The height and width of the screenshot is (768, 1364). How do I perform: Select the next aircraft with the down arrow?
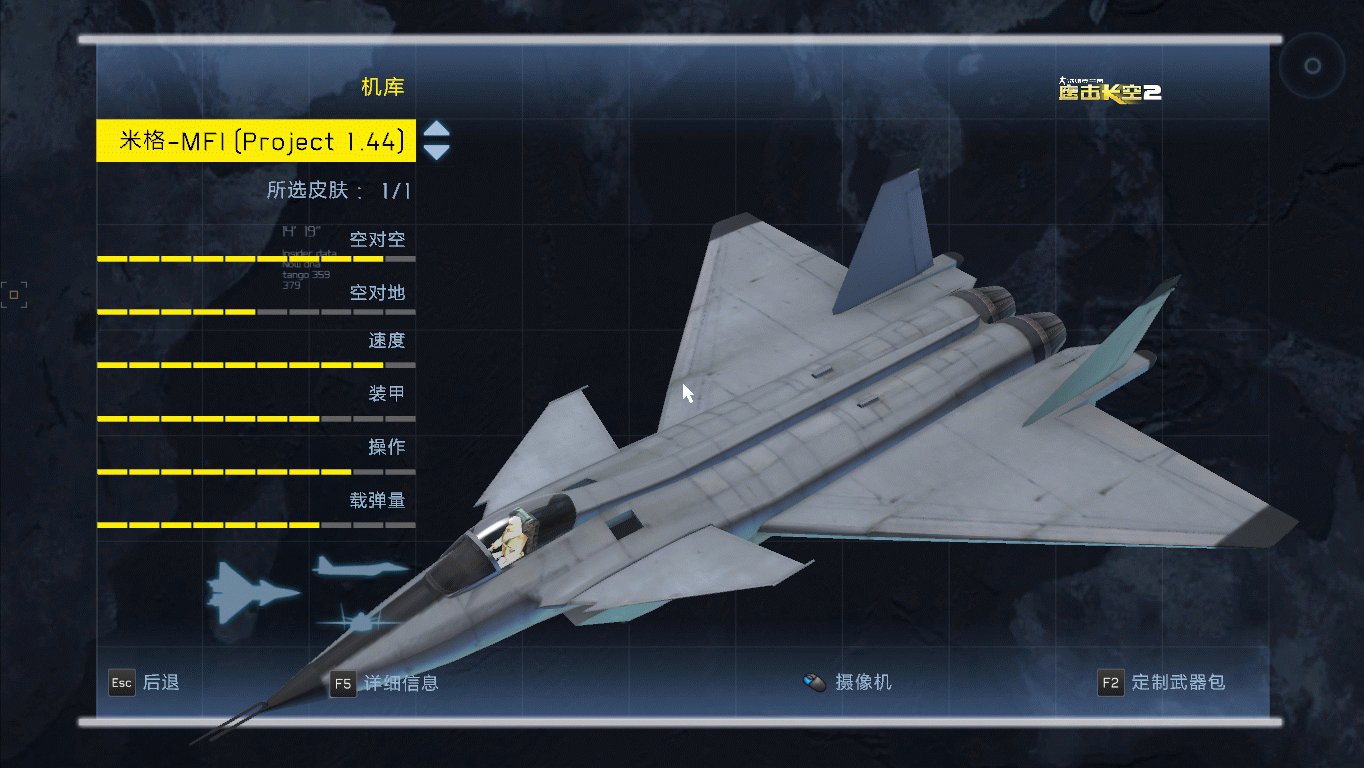tap(437, 152)
